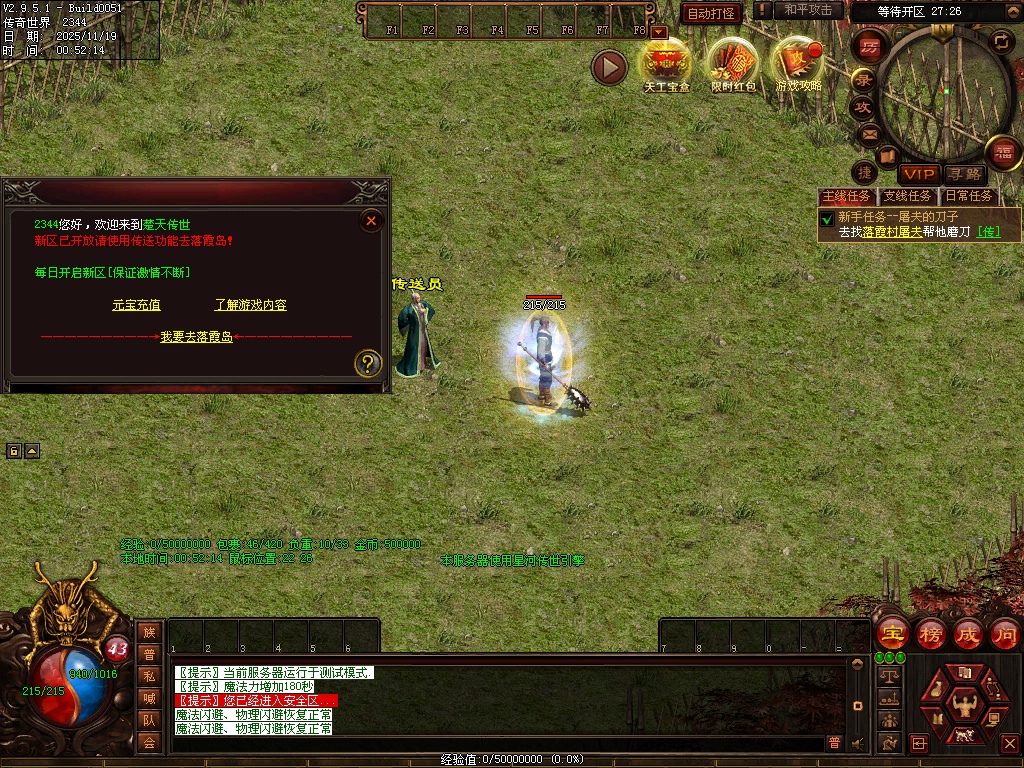
Task: Choose the 元宝充值 recharge link
Action: click(136, 305)
